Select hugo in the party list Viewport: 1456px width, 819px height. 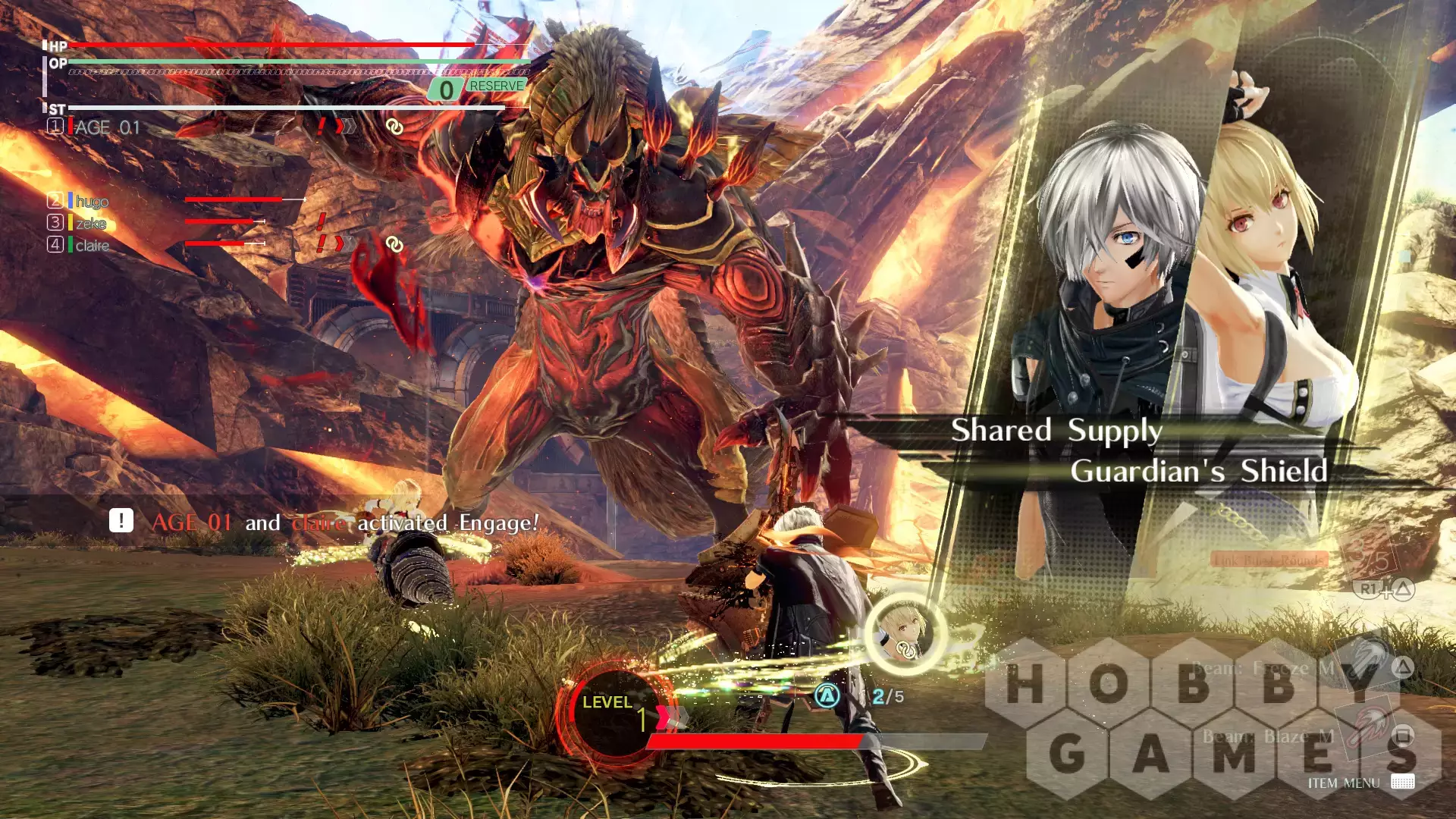[x=92, y=201]
